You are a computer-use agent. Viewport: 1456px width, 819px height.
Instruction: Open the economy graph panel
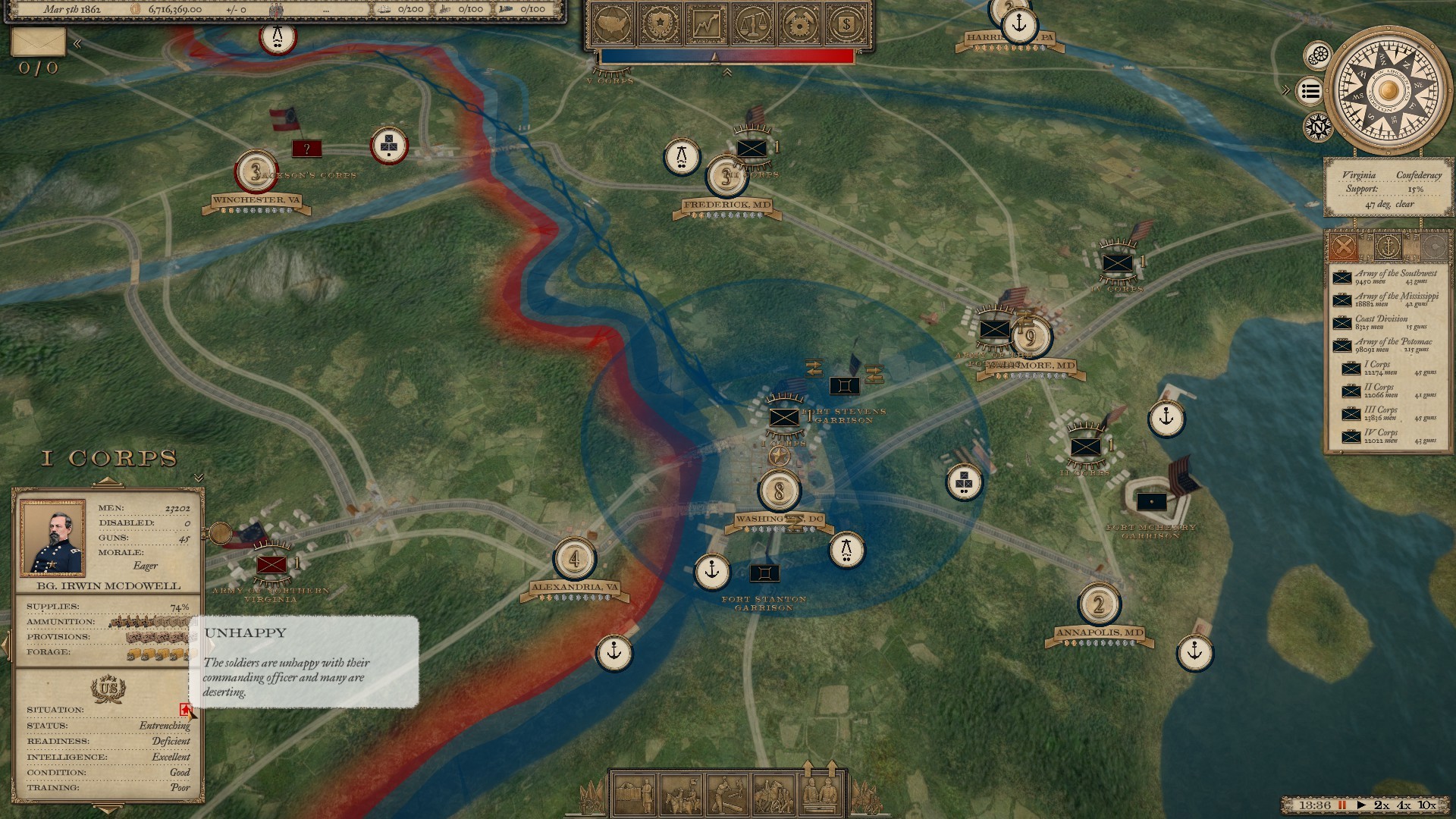(x=705, y=24)
